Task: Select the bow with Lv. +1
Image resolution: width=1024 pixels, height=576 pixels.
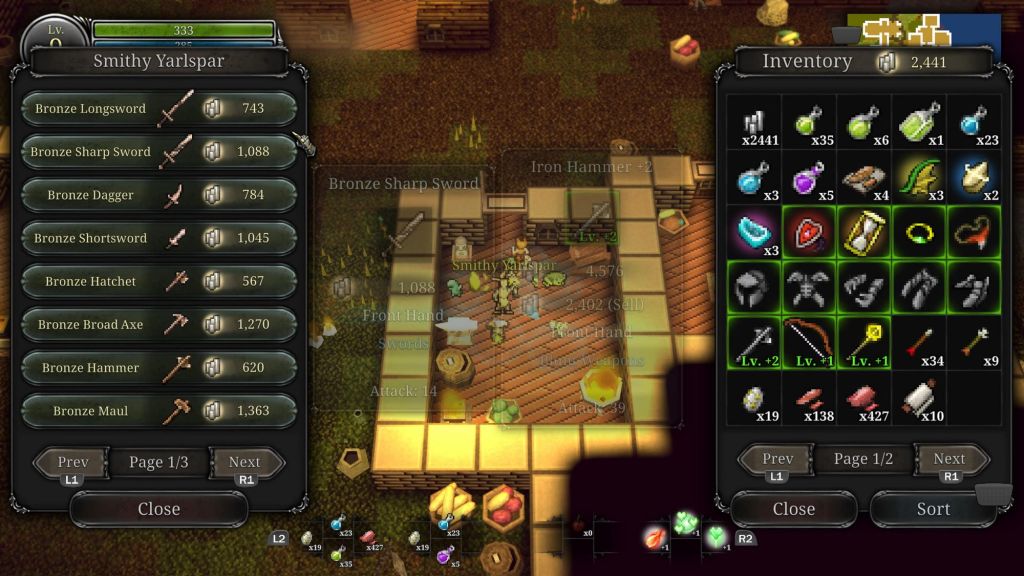Action: pos(808,343)
